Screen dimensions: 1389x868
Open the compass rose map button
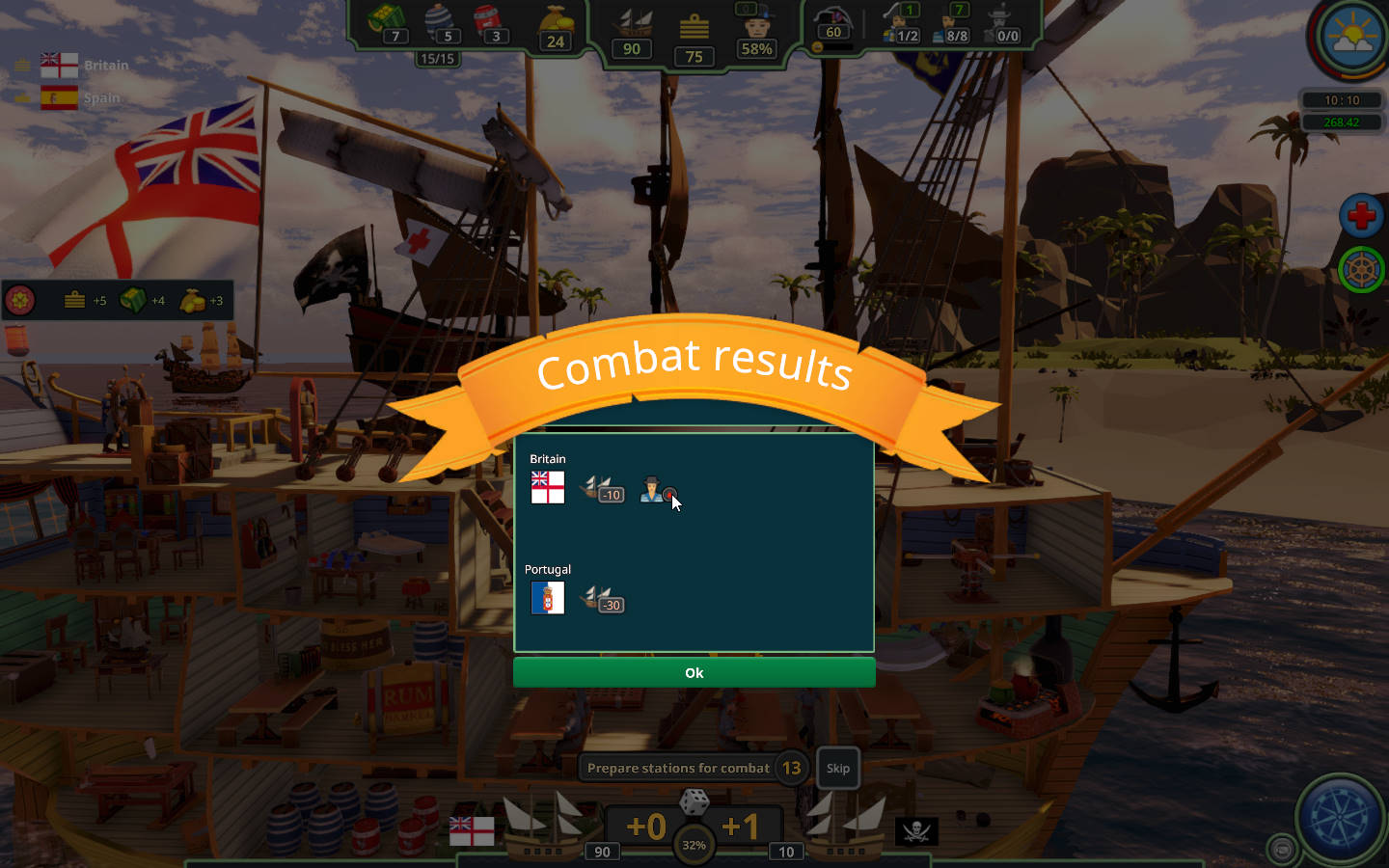pos(1339,816)
